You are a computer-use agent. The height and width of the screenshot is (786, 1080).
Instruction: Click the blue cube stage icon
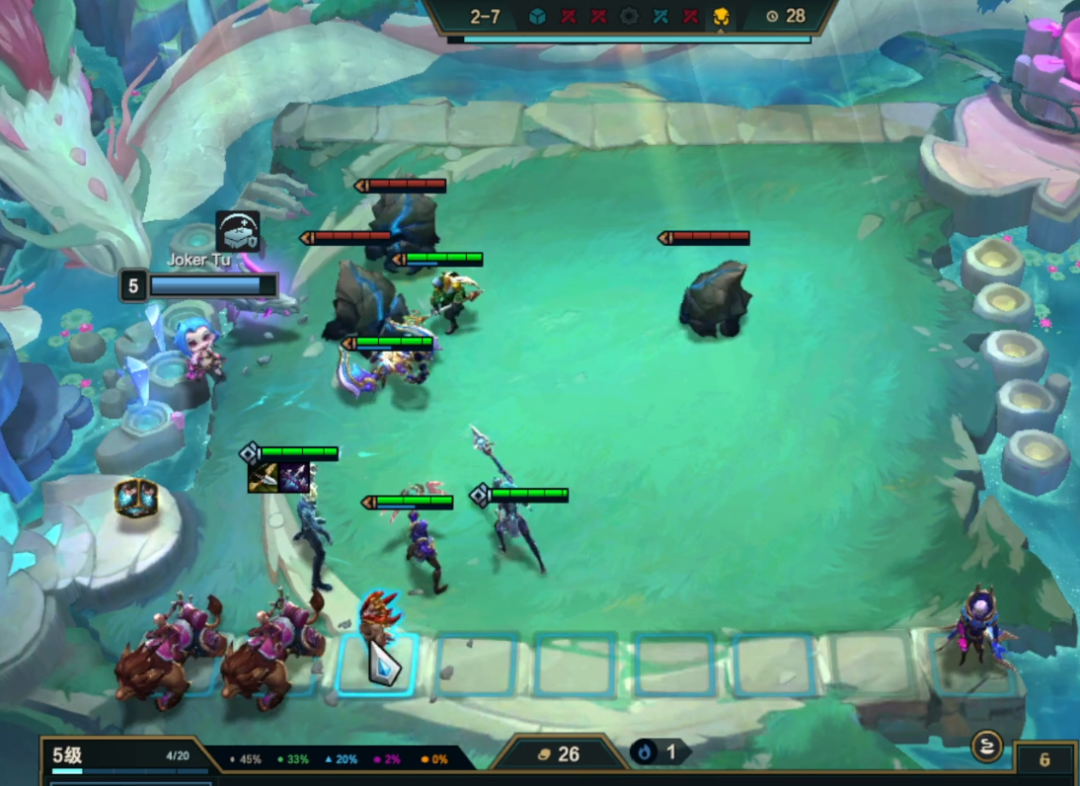537,16
